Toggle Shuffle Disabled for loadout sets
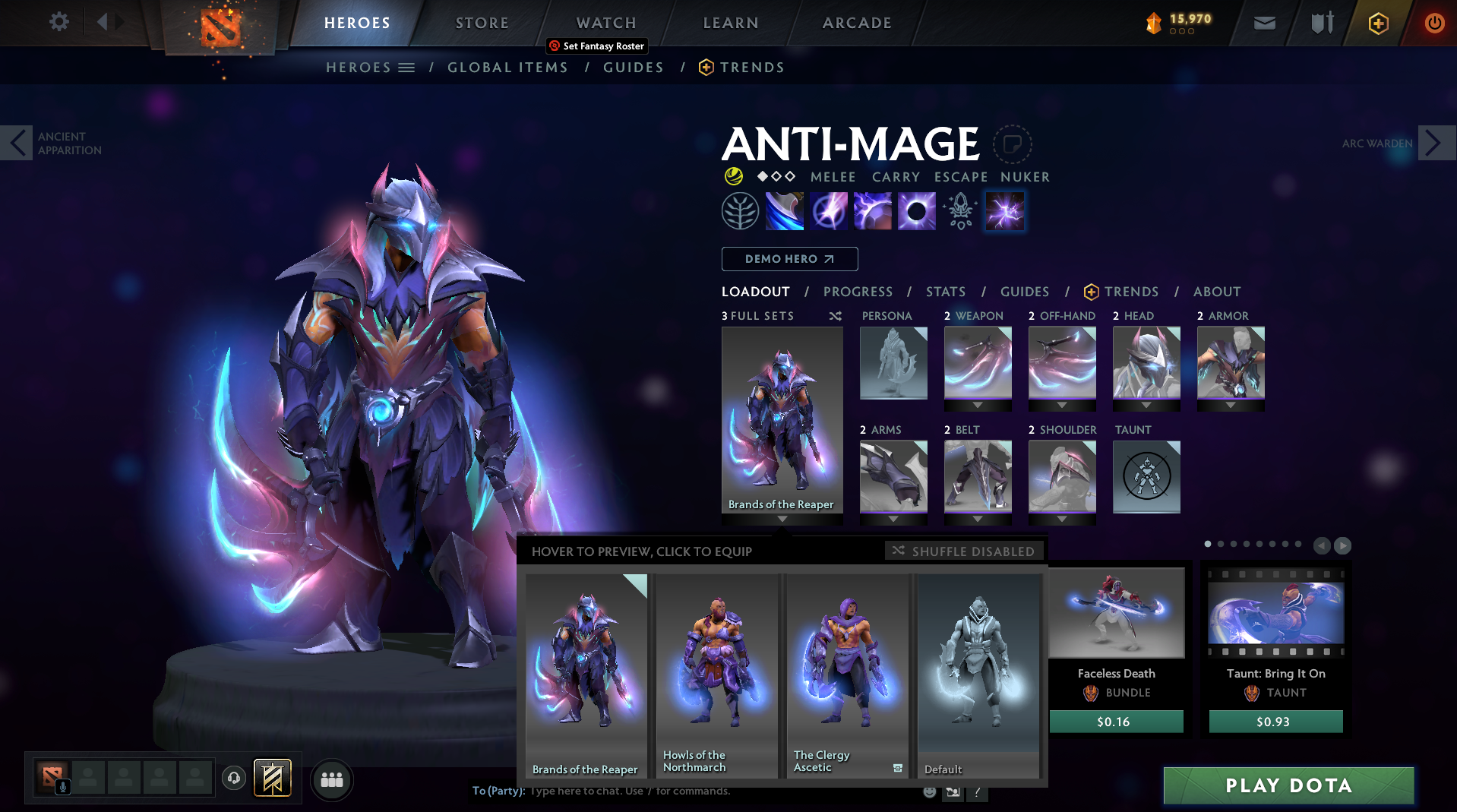This screenshot has width=1457, height=812. point(963,551)
